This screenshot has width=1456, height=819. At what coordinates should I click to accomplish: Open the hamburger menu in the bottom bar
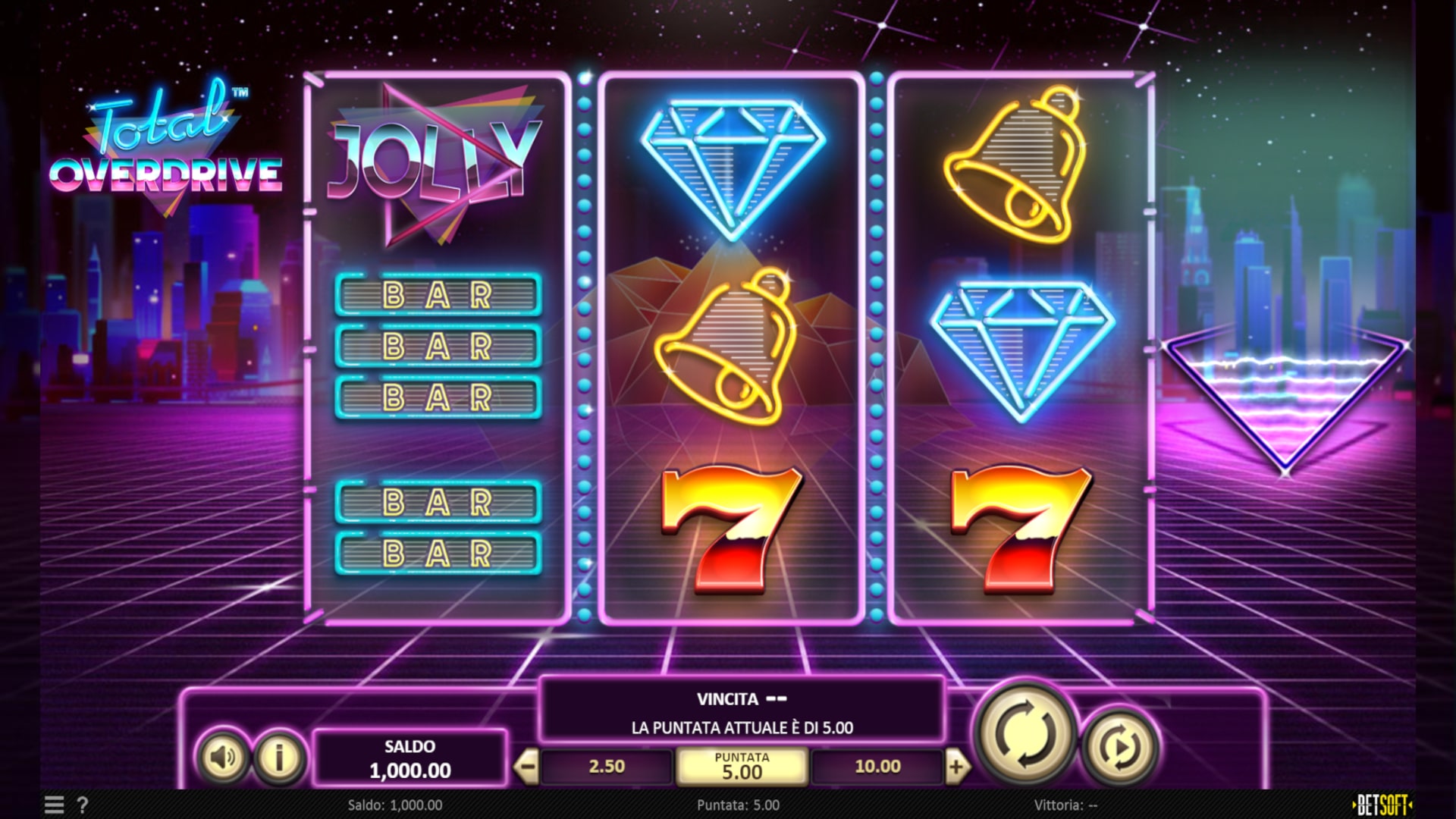coord(54,805)
